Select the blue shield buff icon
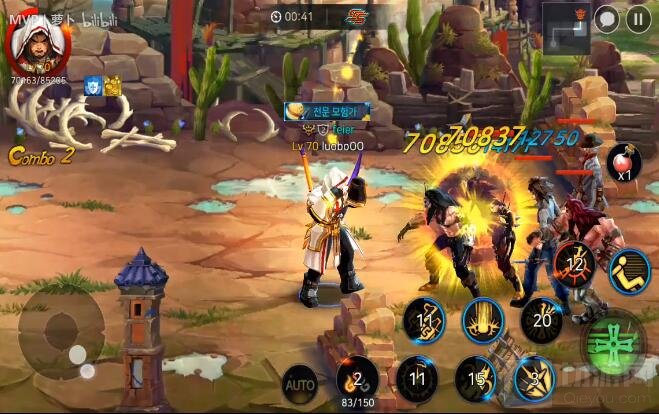Image resolution: width=659 pixels, height=414 pixels. [94, 87]
